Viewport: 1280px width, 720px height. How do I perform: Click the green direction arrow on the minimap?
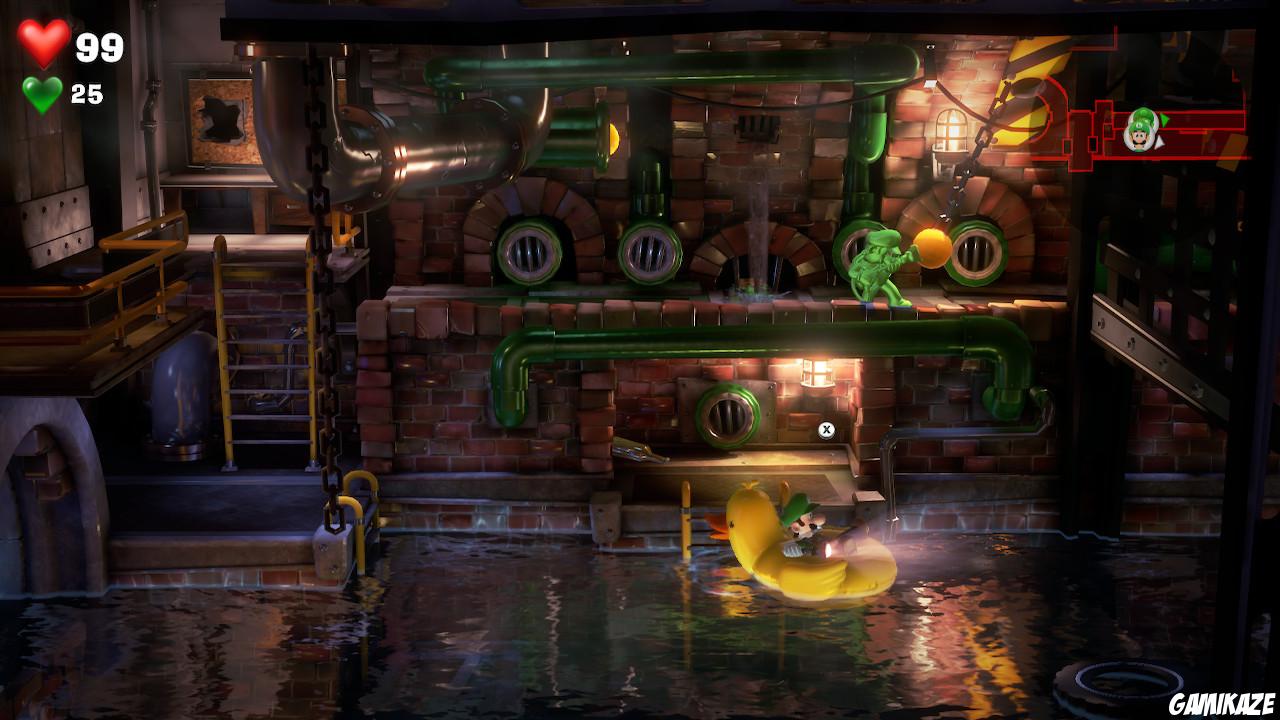1162,117
